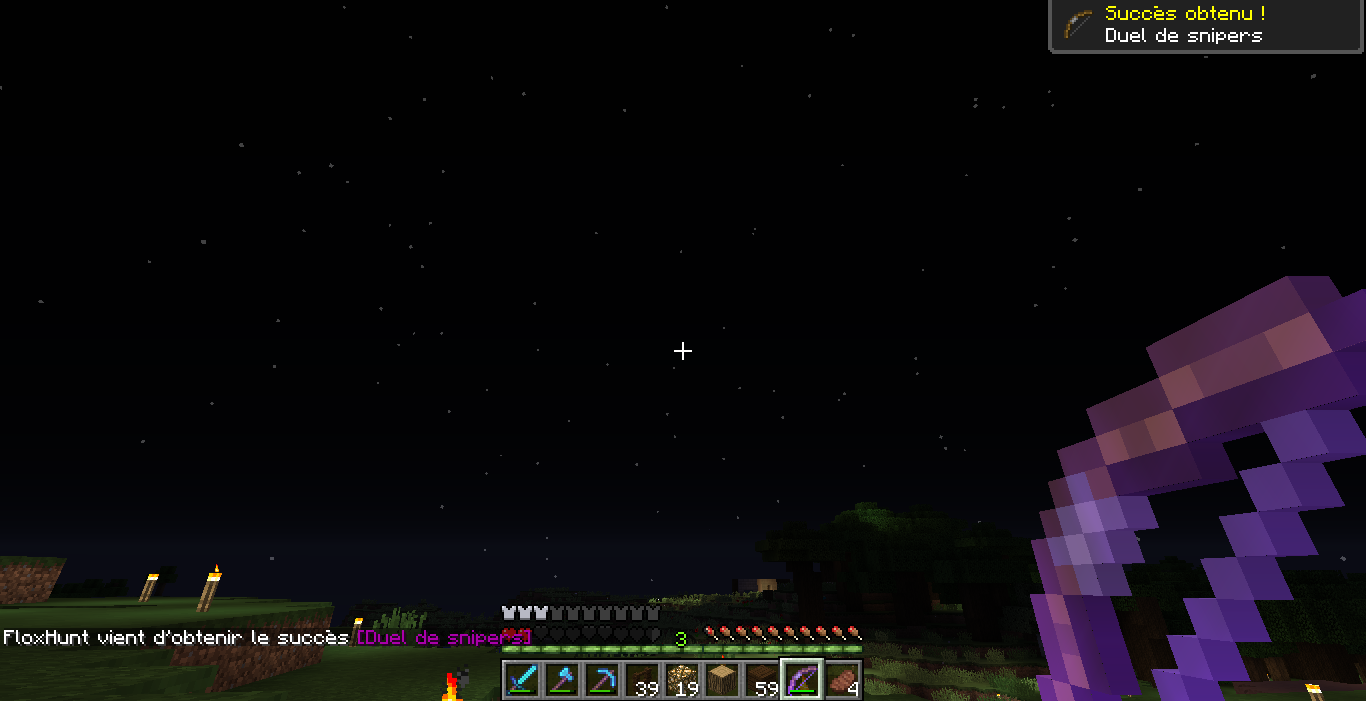
Task: Select the glowstone stack of 19
Action: pyautogui.click(x=682, y=680)
